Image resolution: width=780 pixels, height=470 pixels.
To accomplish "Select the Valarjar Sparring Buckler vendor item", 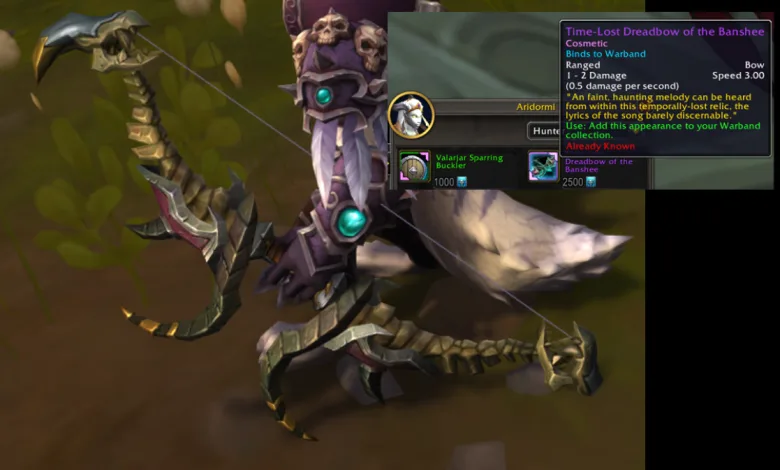I will pos(414,165).
